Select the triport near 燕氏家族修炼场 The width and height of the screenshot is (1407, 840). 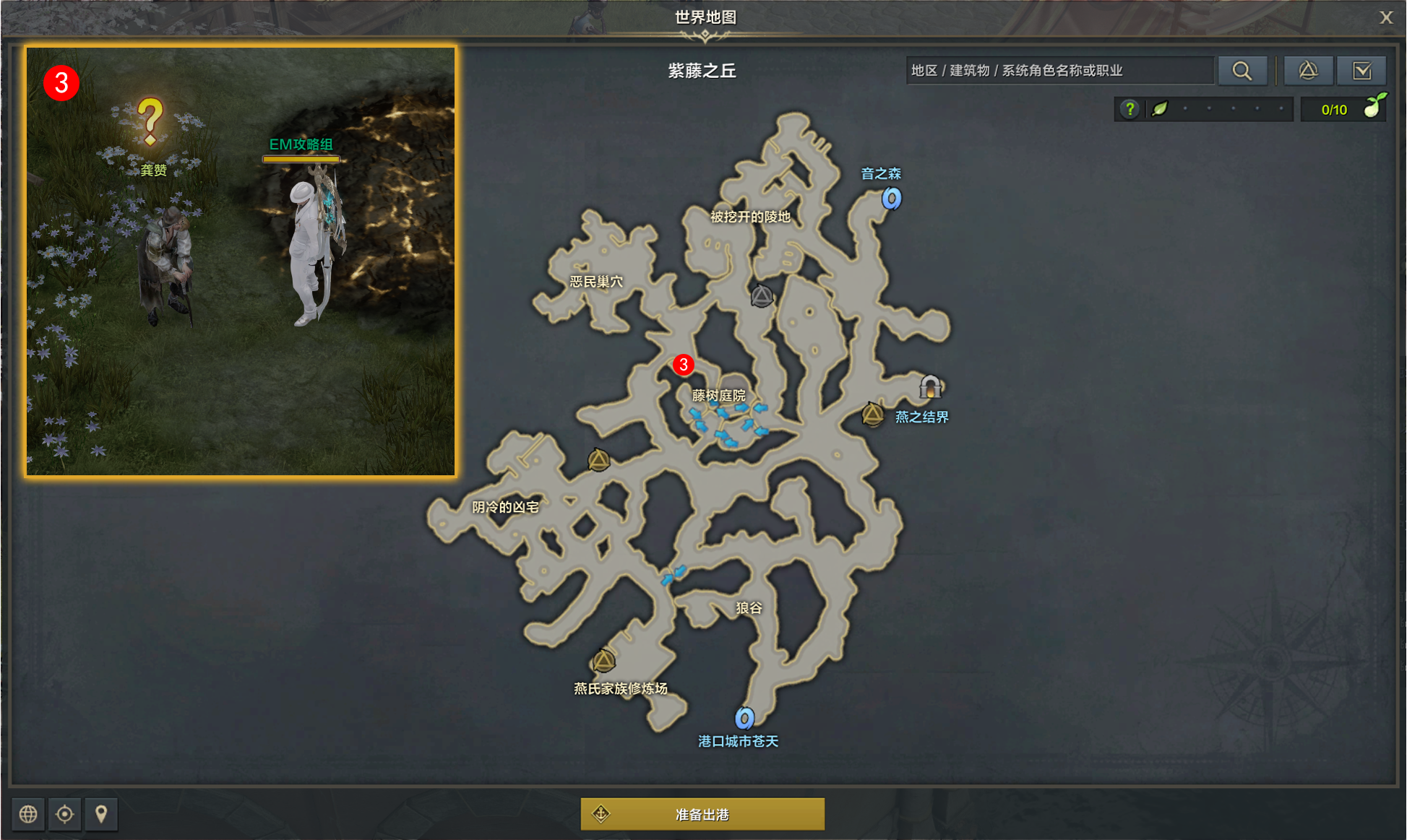pyautogui.click(x=603, y=660)
